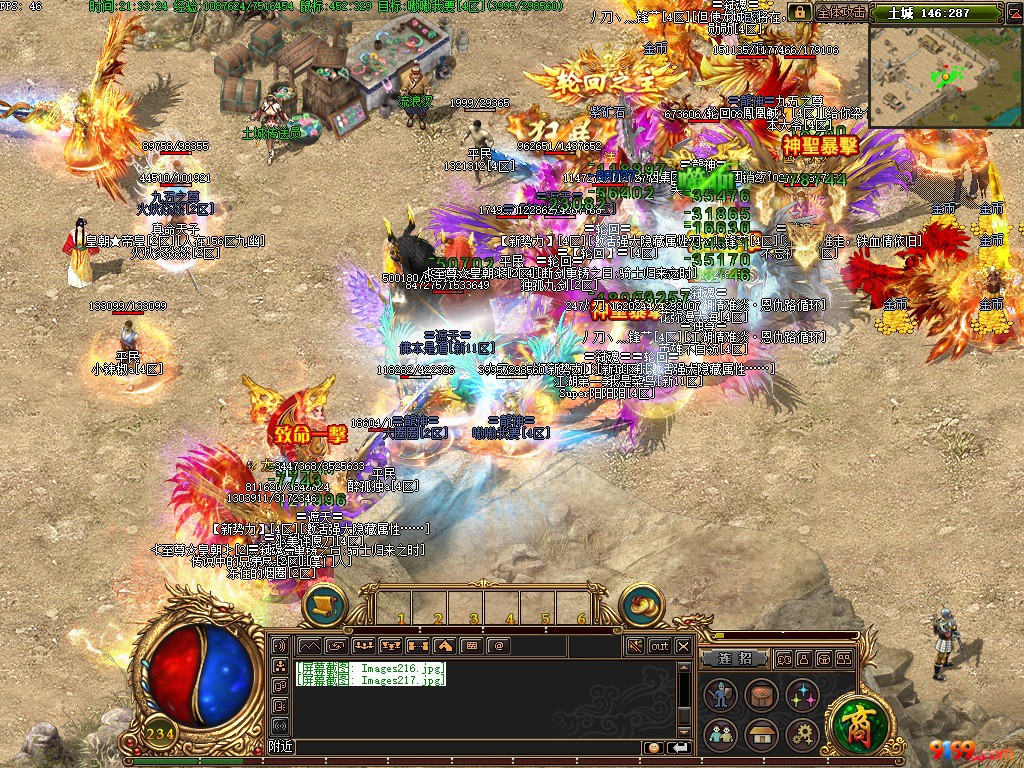The image size is (1024, 768).
Task: Open the two-people social icon
Action: click(720, 735)
